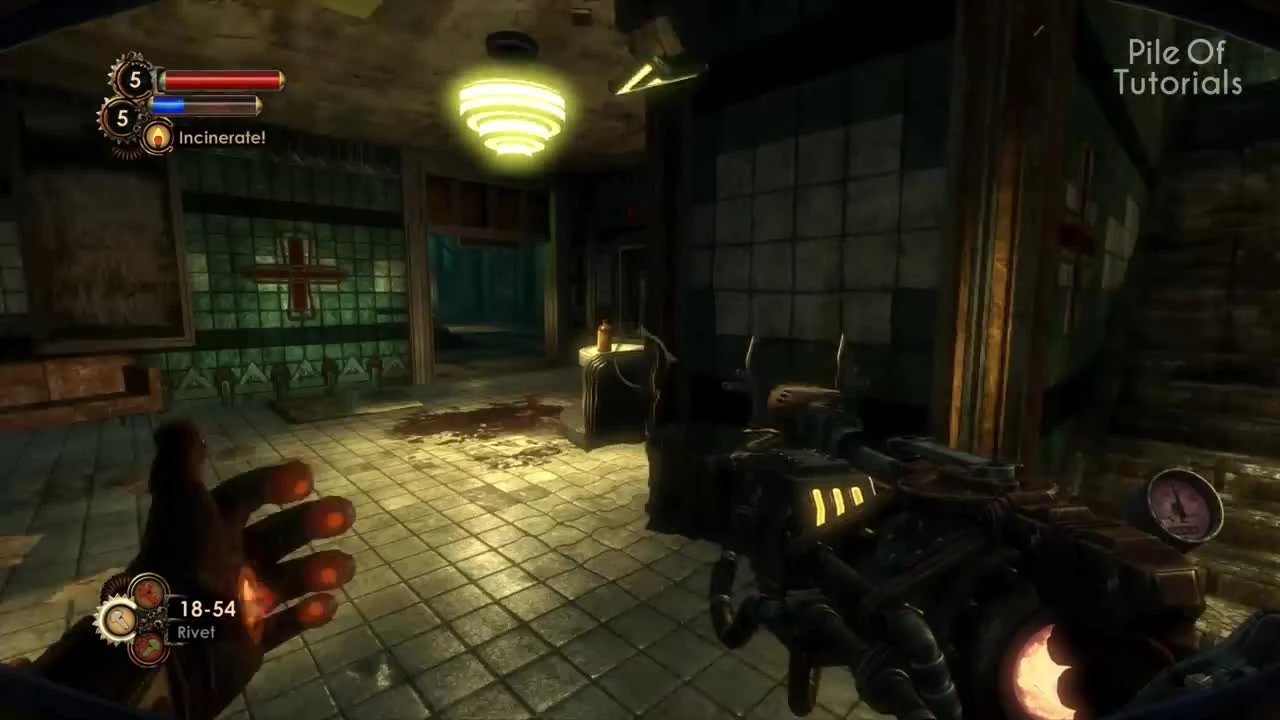Click the currently selected Rivet ammo icon
This screenshot has height=720, width=1280.
121,618
